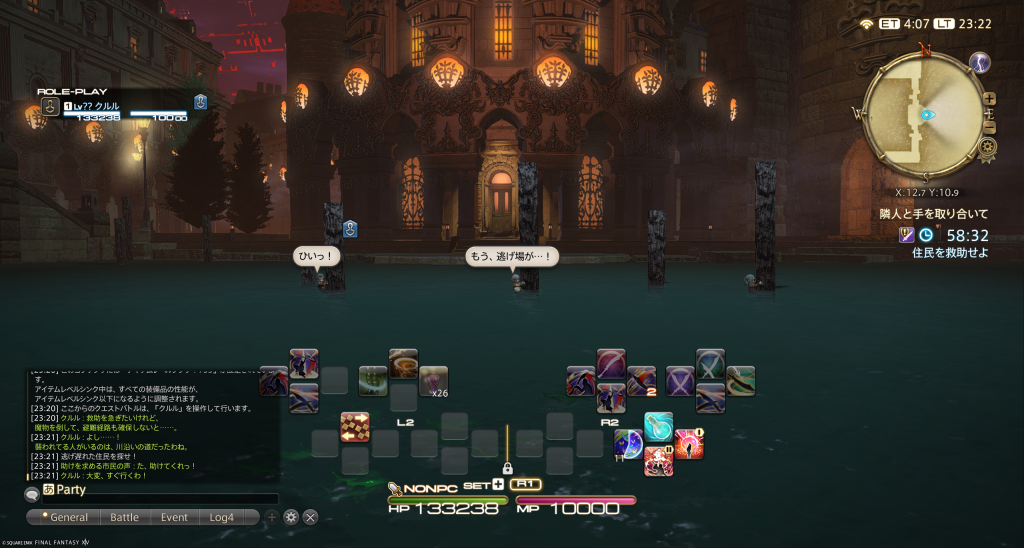This screenshot has width=1024, height=548.
Task: Zoom out on the minimap
Action: [x=989, y=127]
